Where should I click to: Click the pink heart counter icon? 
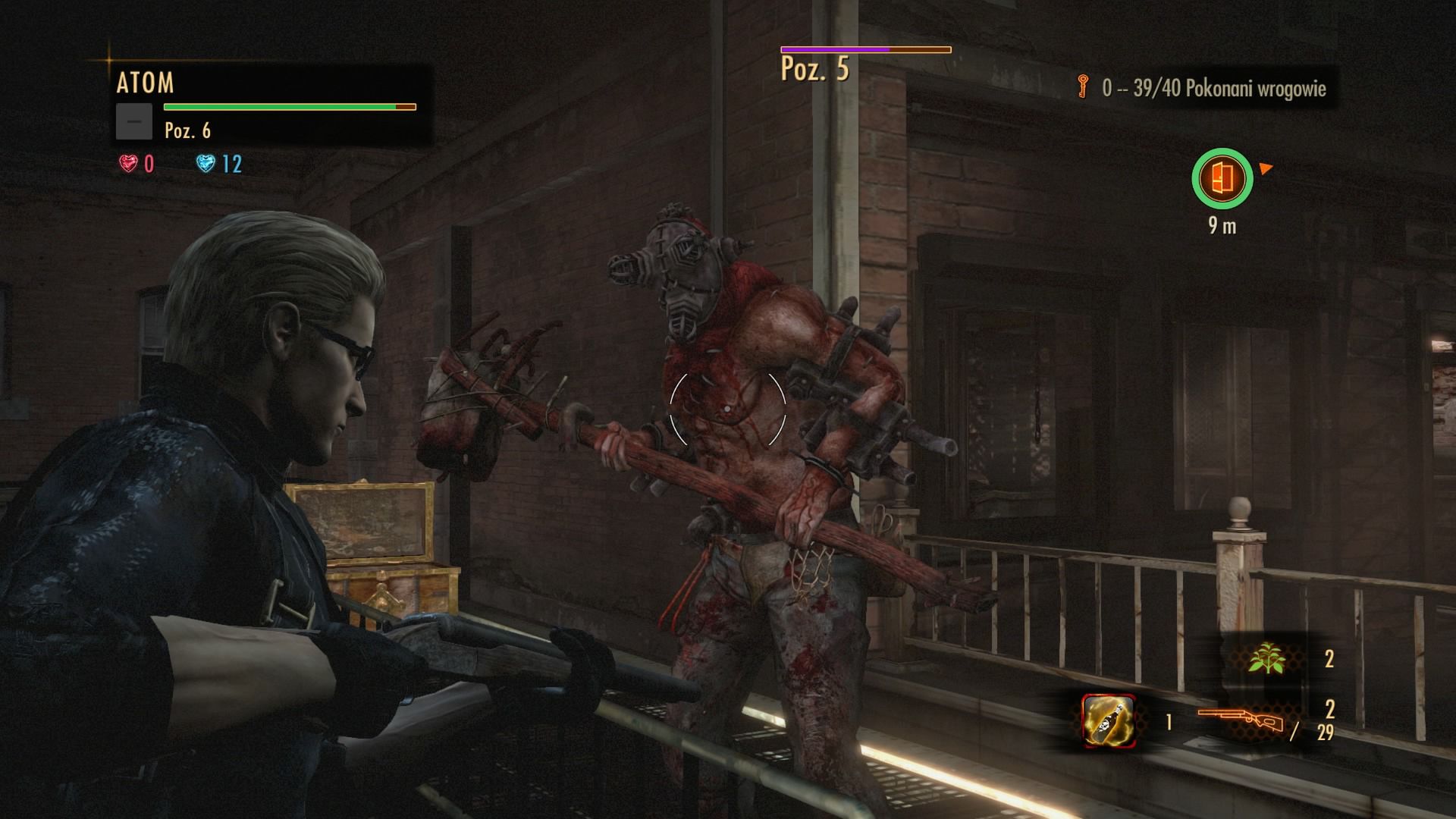point(127,162)
